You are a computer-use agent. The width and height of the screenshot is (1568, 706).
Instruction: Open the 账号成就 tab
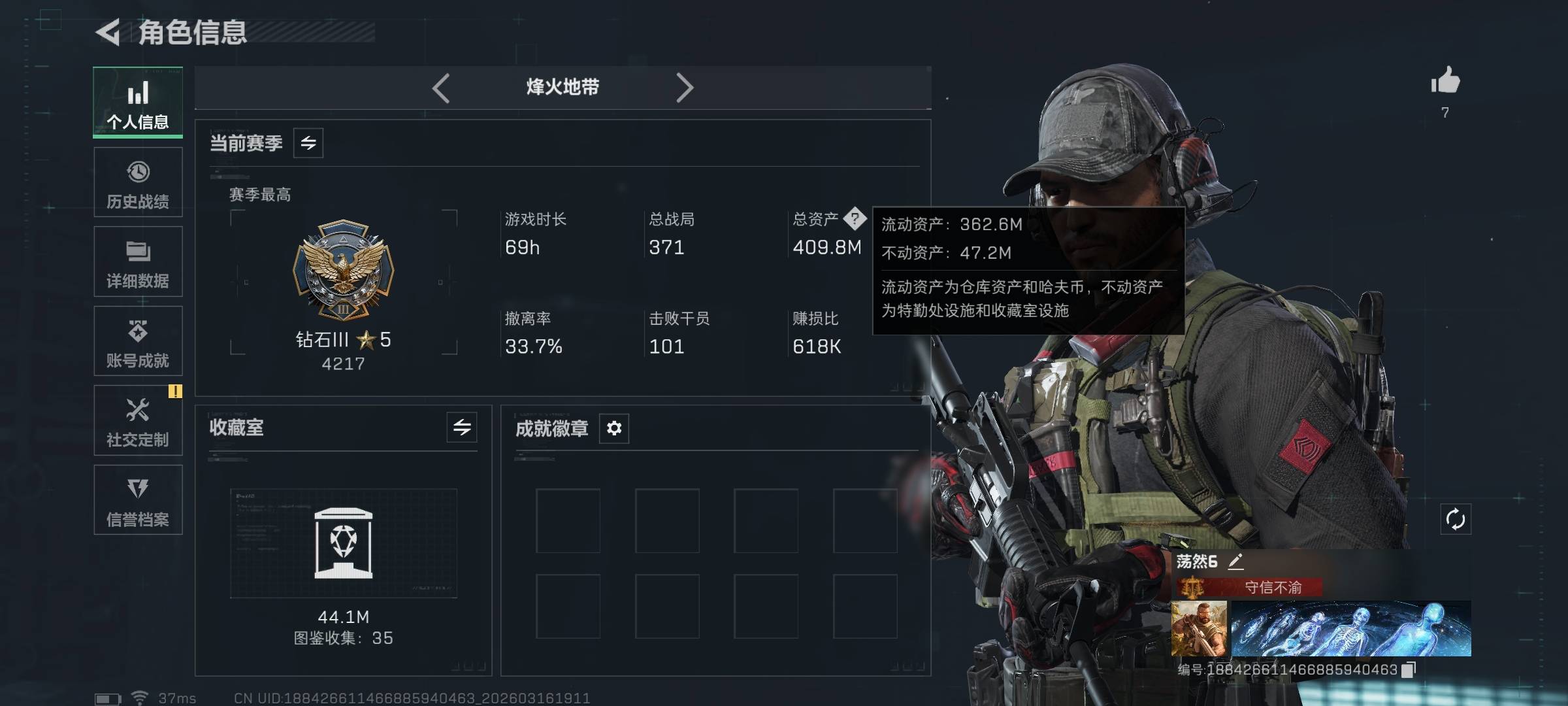point(138,341)
